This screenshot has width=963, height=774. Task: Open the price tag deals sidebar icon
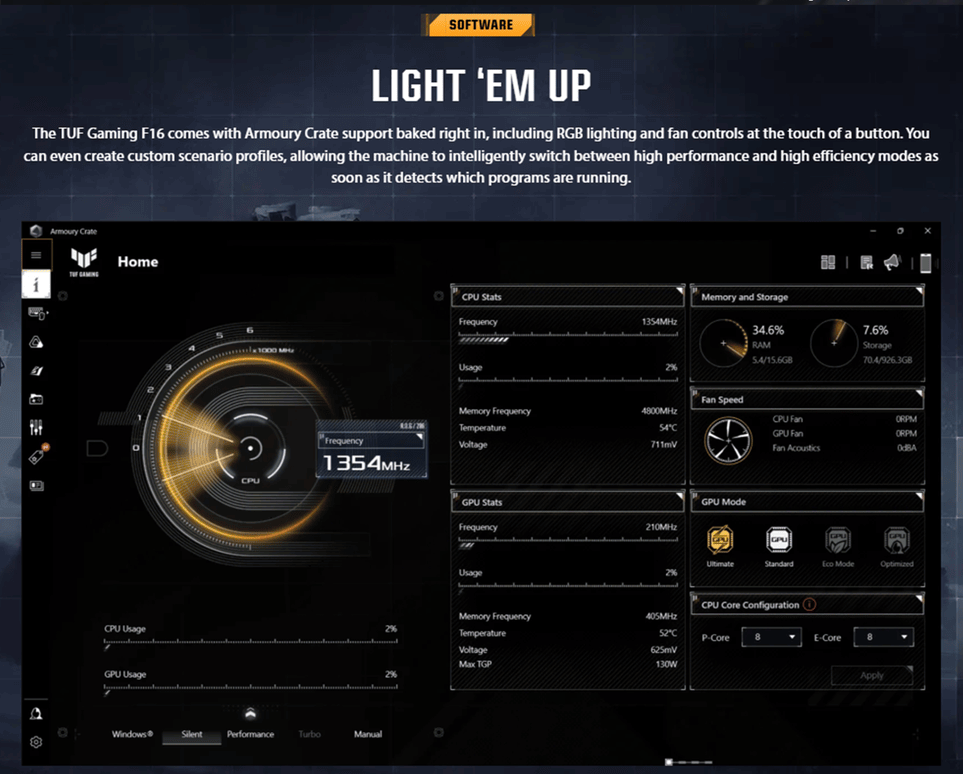point(36,457)
